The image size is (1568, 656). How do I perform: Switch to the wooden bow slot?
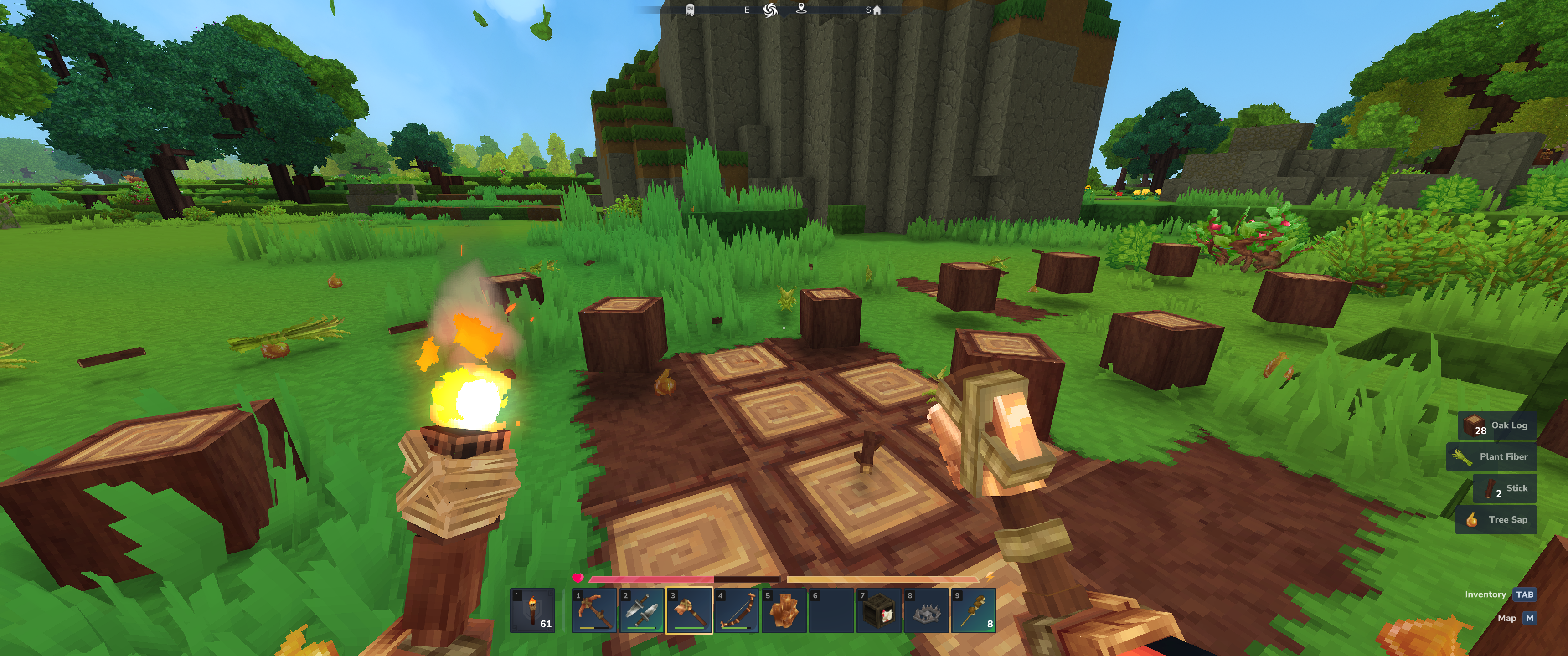[x=737, y=610]
